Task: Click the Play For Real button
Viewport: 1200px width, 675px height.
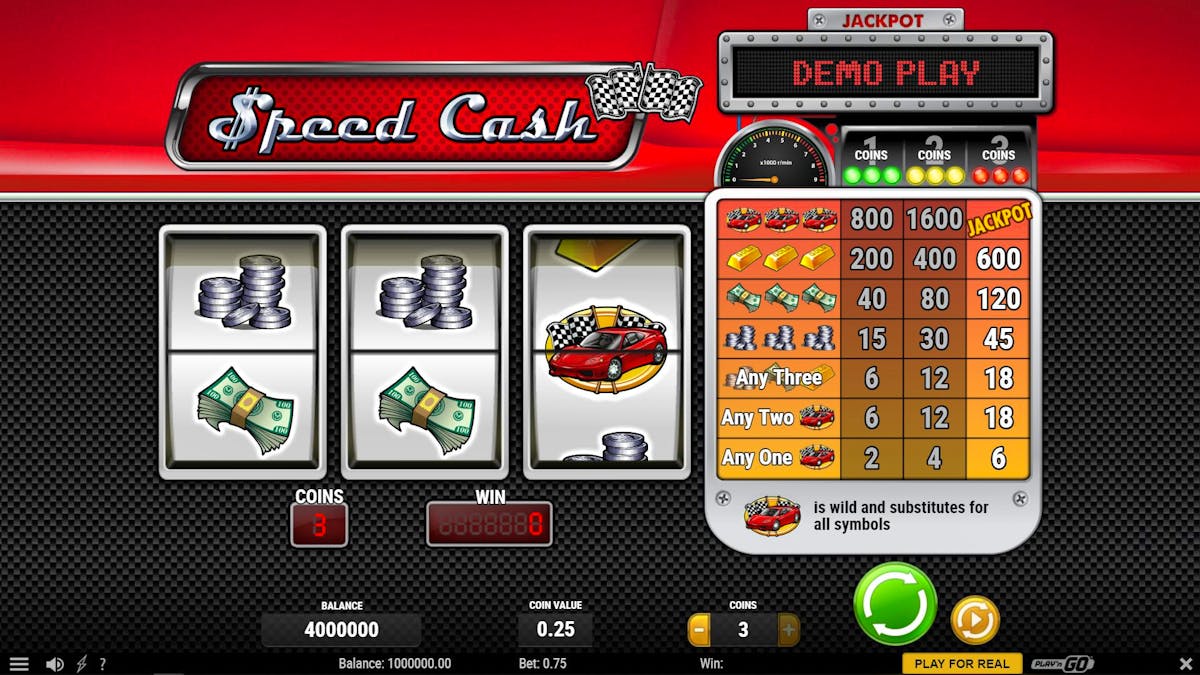Action: pos(961,664)
